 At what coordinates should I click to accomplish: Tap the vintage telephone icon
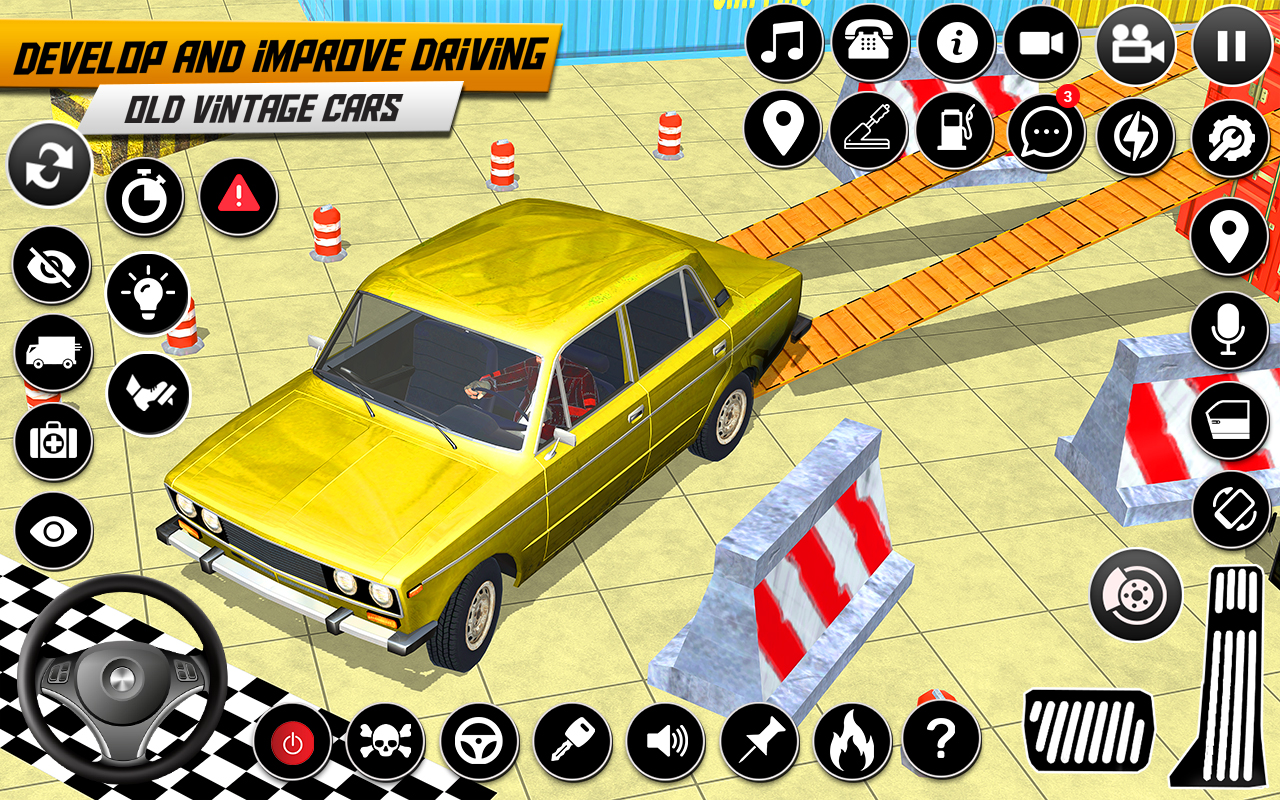(872, 44)
